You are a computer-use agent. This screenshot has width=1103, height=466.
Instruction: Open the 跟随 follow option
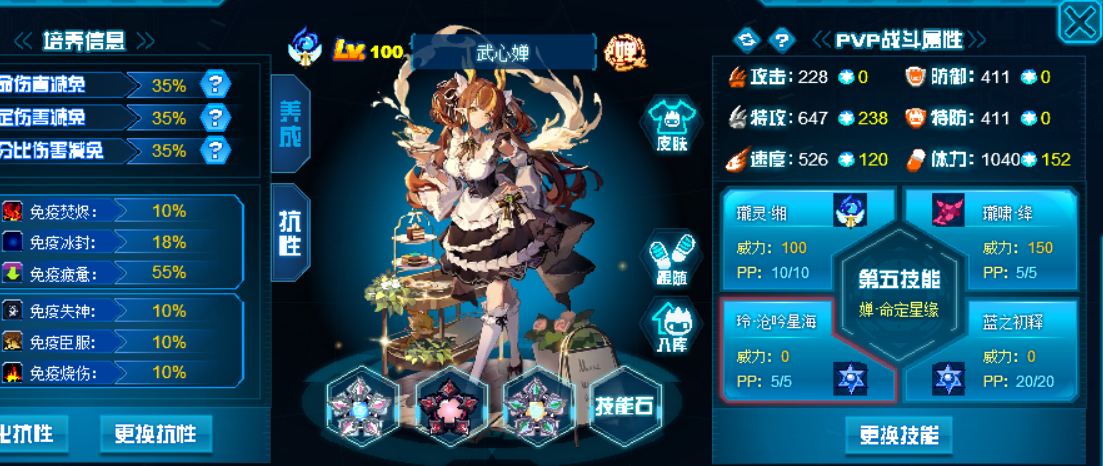671,257
